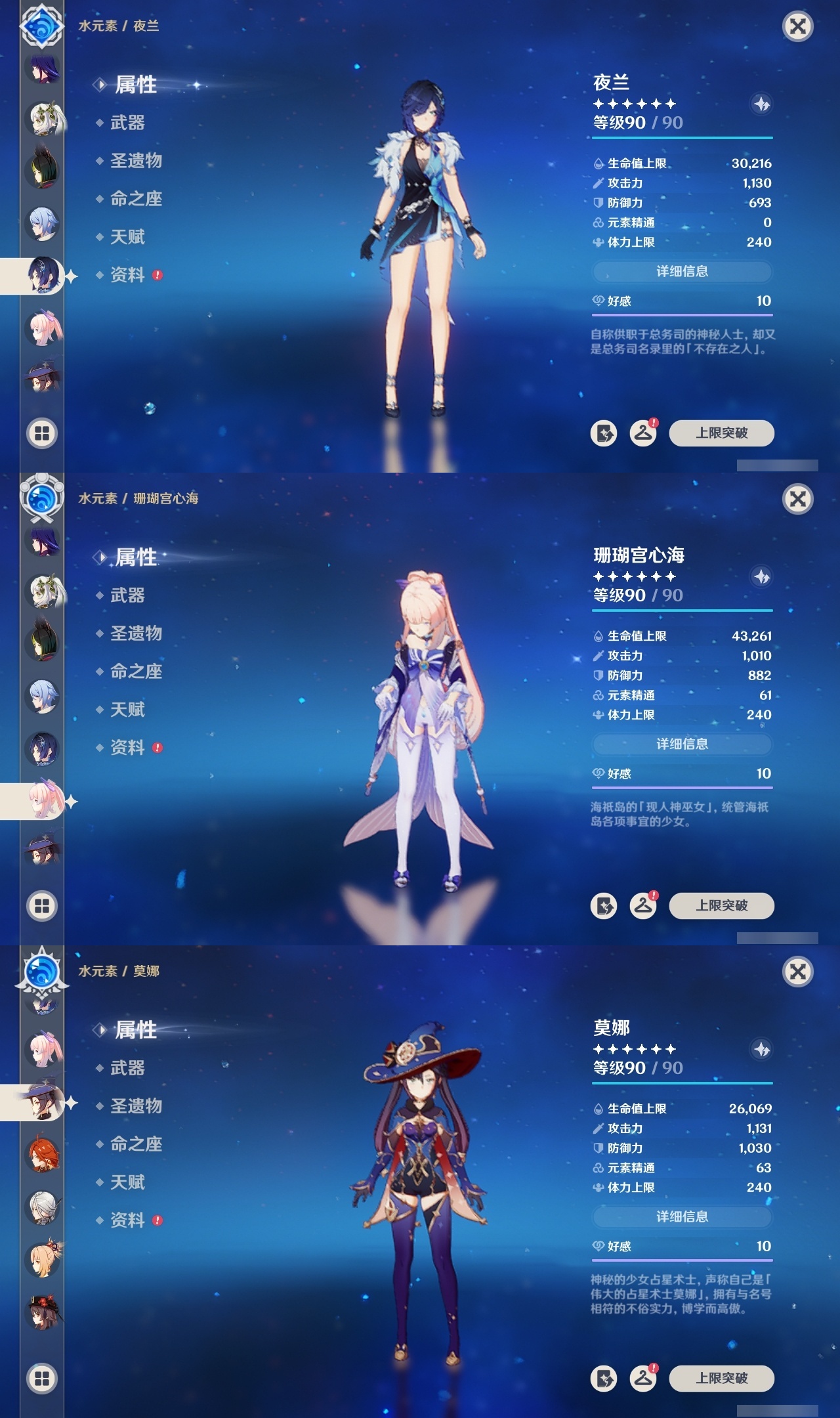Viewport: 840px width, 1418px height.
Task: Open the 资料 tab with red notification dot
Action: [x=130, y=276]
